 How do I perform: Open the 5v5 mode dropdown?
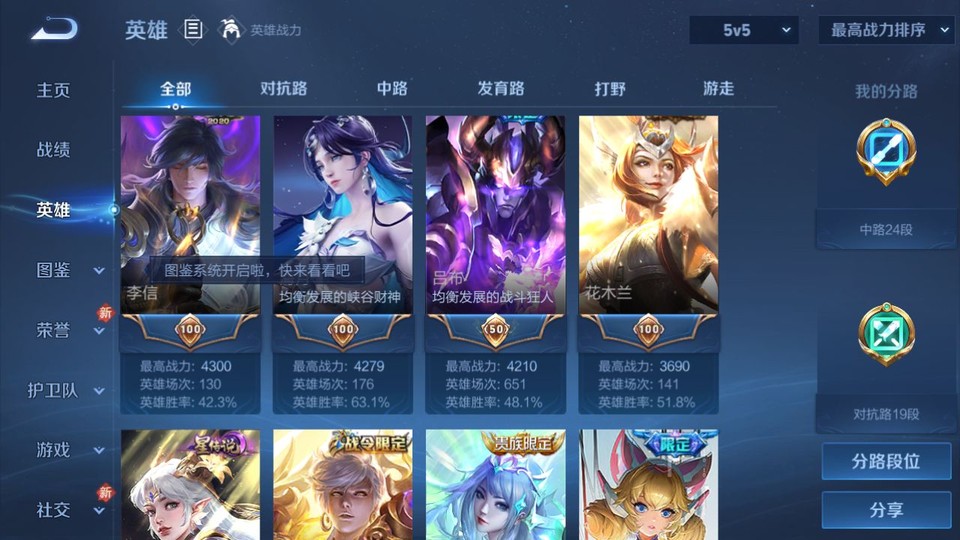pyautogui.click(x=744, y=30)
